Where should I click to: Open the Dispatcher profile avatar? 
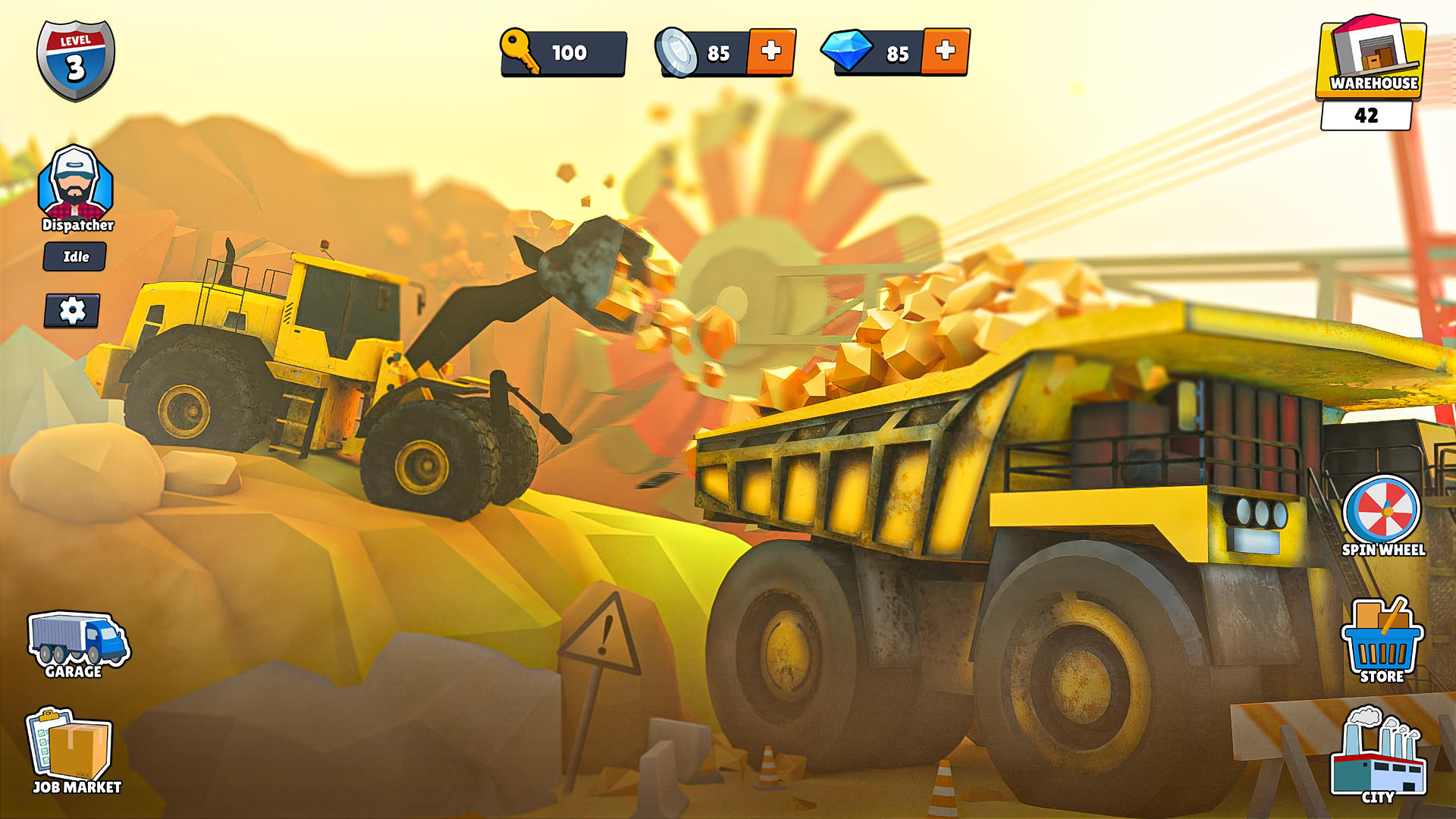coord(76,182)
